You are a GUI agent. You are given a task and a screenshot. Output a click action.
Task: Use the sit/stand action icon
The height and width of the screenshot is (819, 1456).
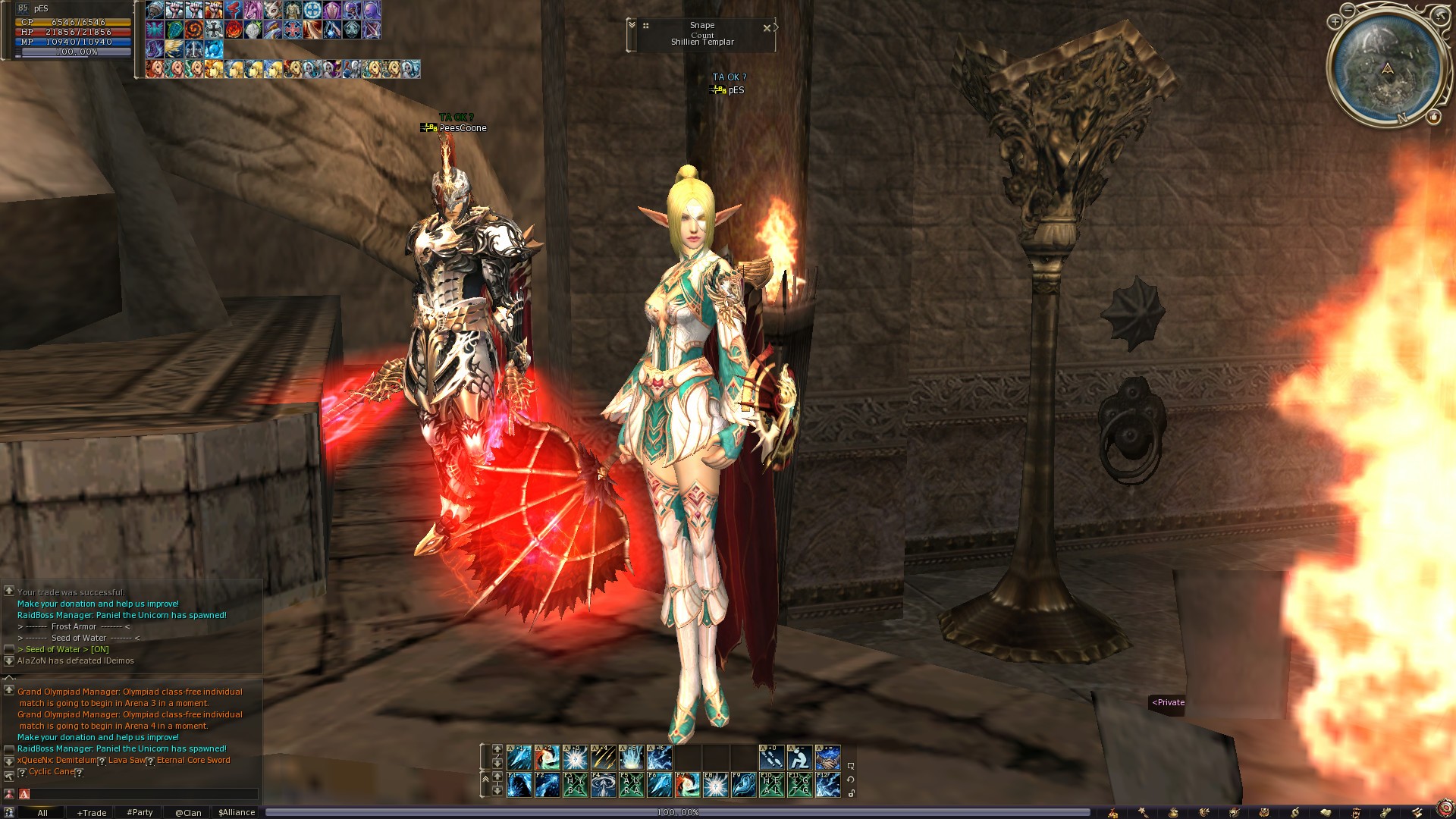click(799, 757)
